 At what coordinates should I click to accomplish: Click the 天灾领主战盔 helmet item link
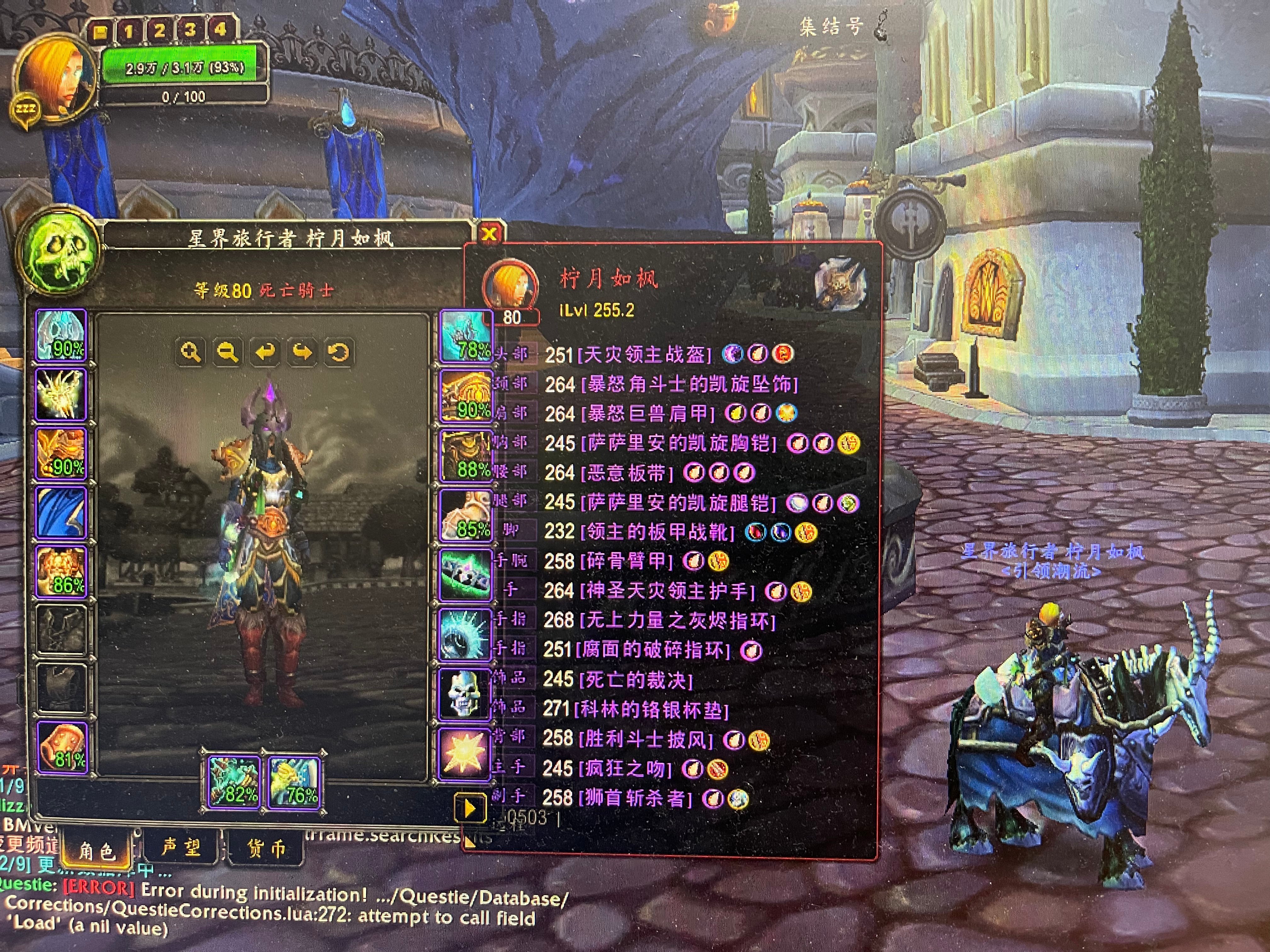click(644, 354)
